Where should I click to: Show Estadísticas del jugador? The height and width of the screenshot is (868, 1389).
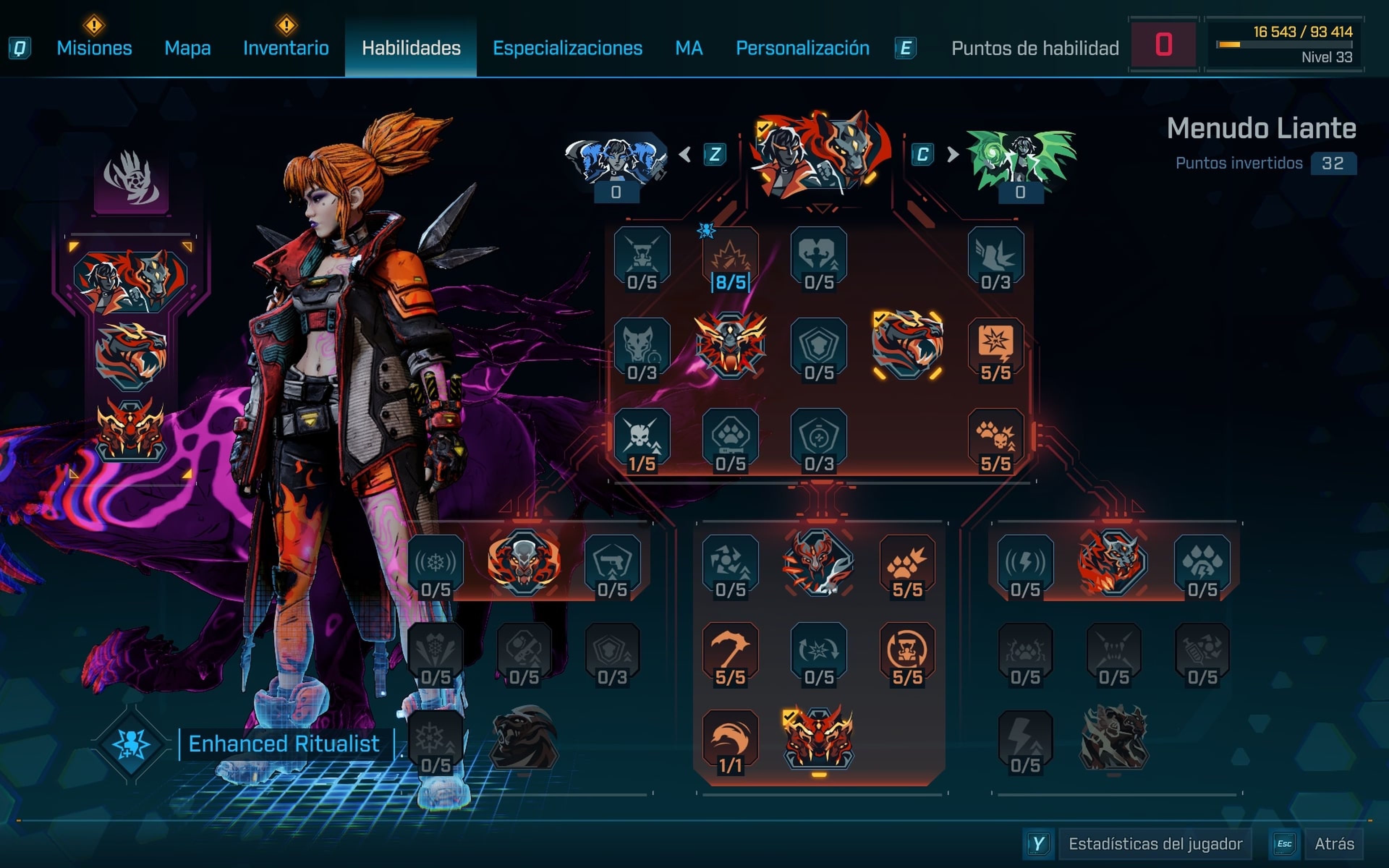[1155, 843]
